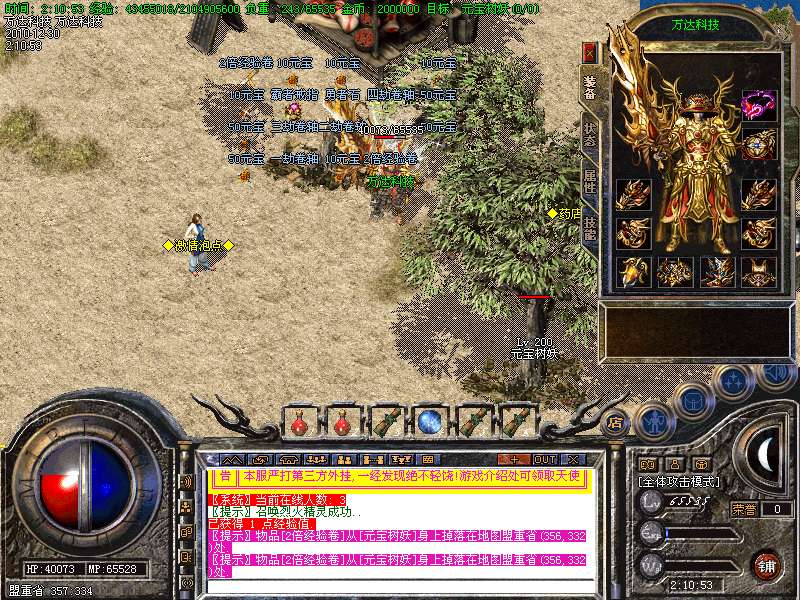Screen dimensions: 800x600
Task: Switch to the 装备 equipment tab
Action: point(590,87)
